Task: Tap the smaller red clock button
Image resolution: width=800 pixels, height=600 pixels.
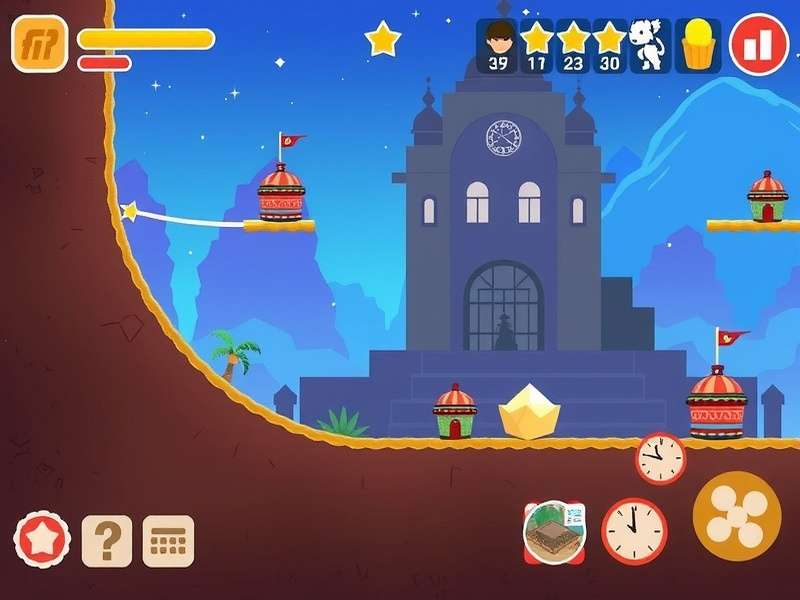Action: [661, 459]
